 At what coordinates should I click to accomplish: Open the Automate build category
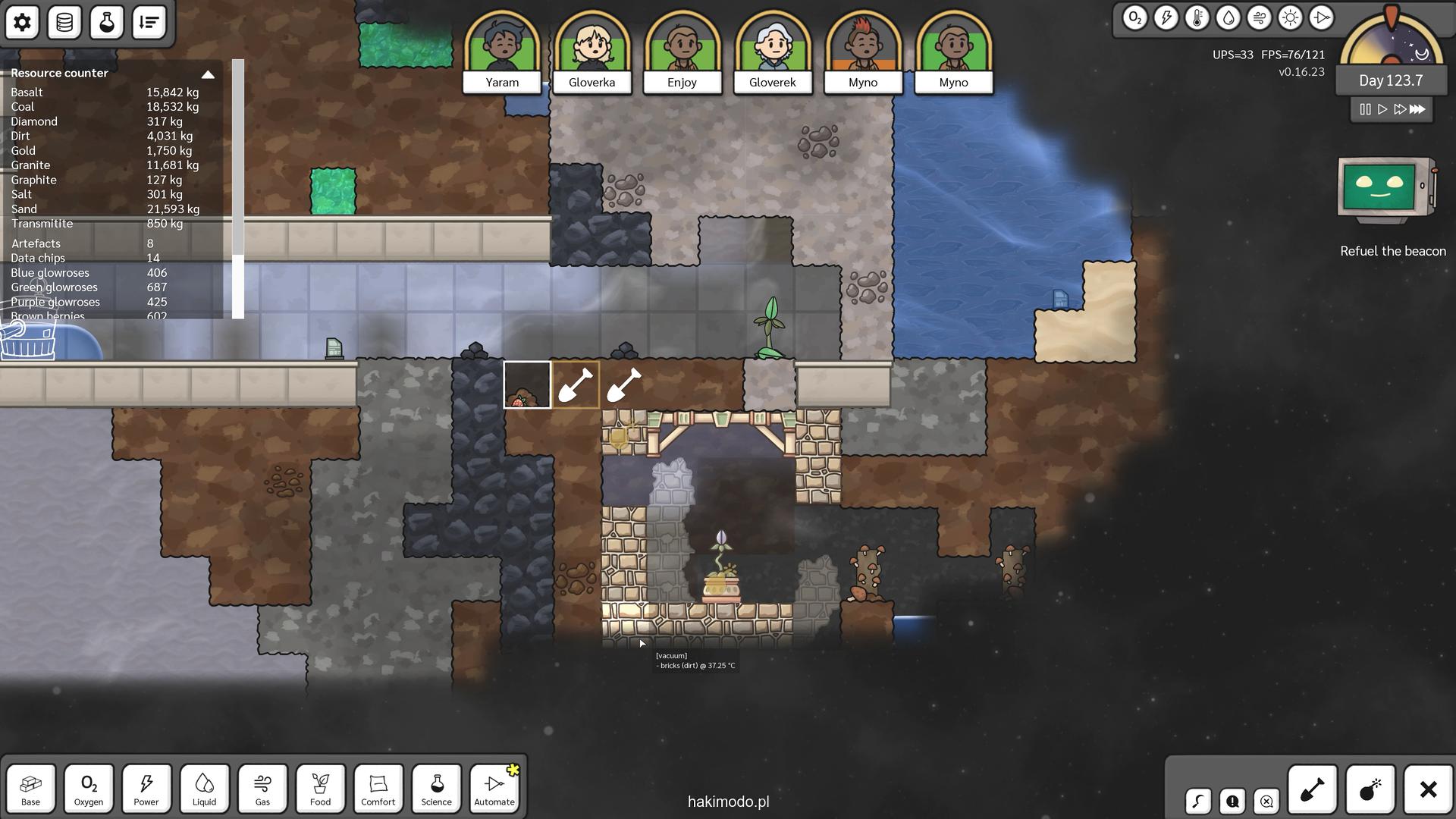tap(494, 789)
